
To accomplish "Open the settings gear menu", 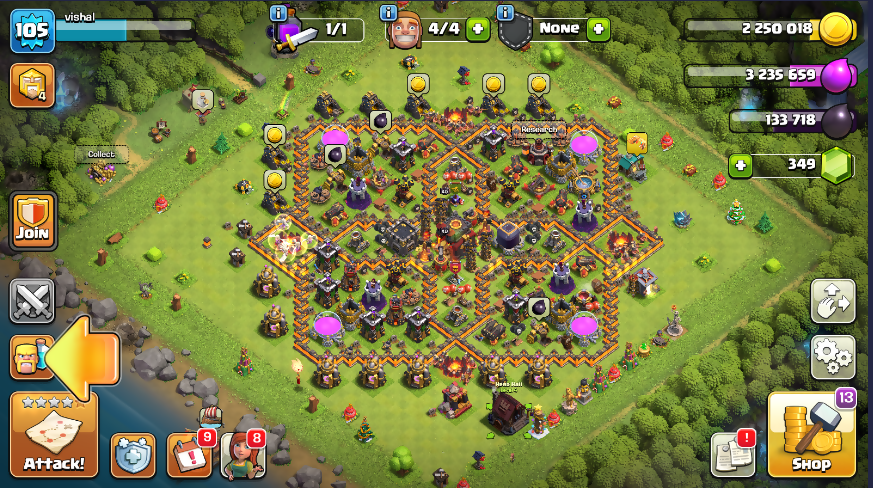I will (x=832, y=354).
